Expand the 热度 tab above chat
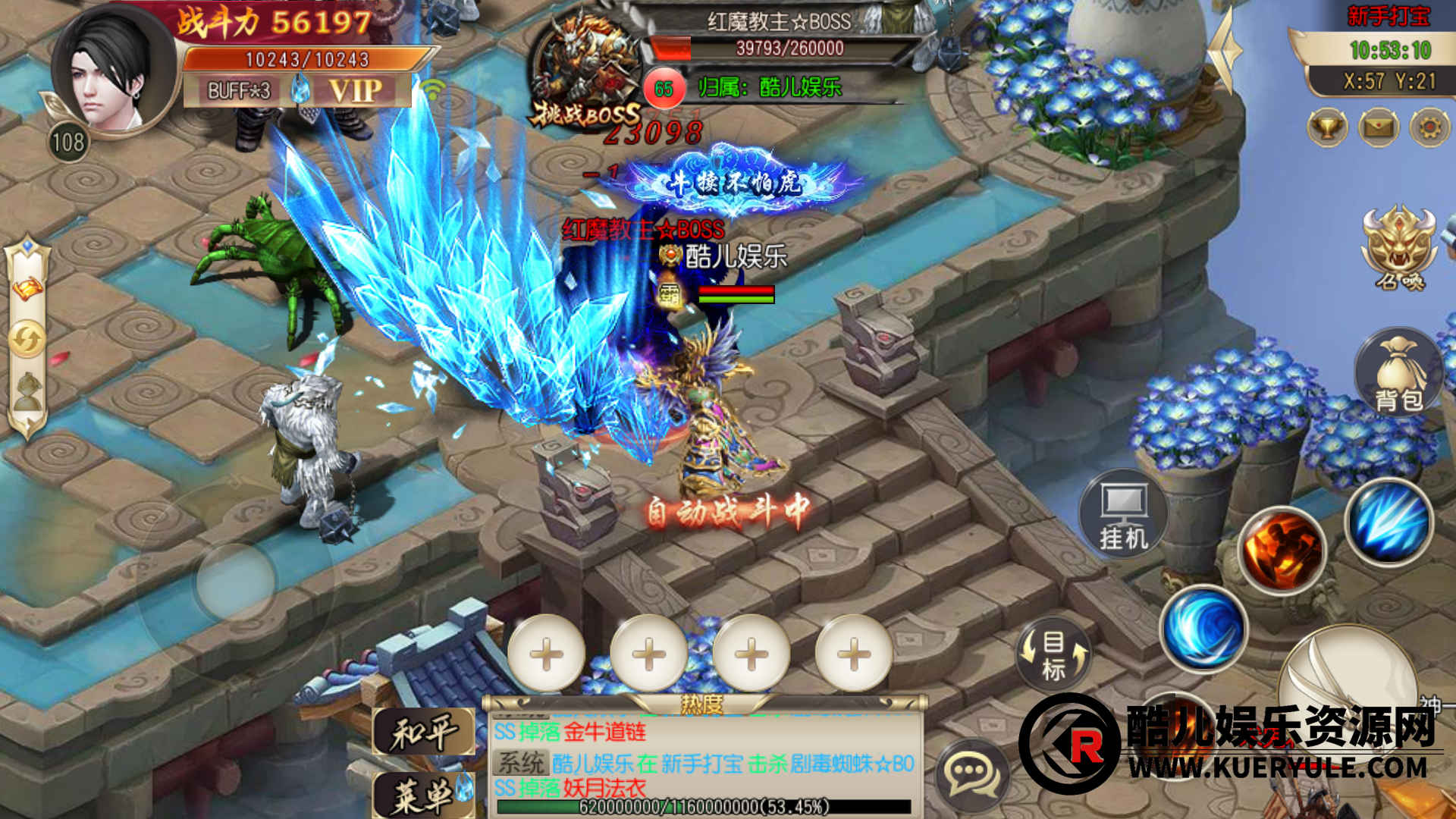1456x819 pixels. 701,705
